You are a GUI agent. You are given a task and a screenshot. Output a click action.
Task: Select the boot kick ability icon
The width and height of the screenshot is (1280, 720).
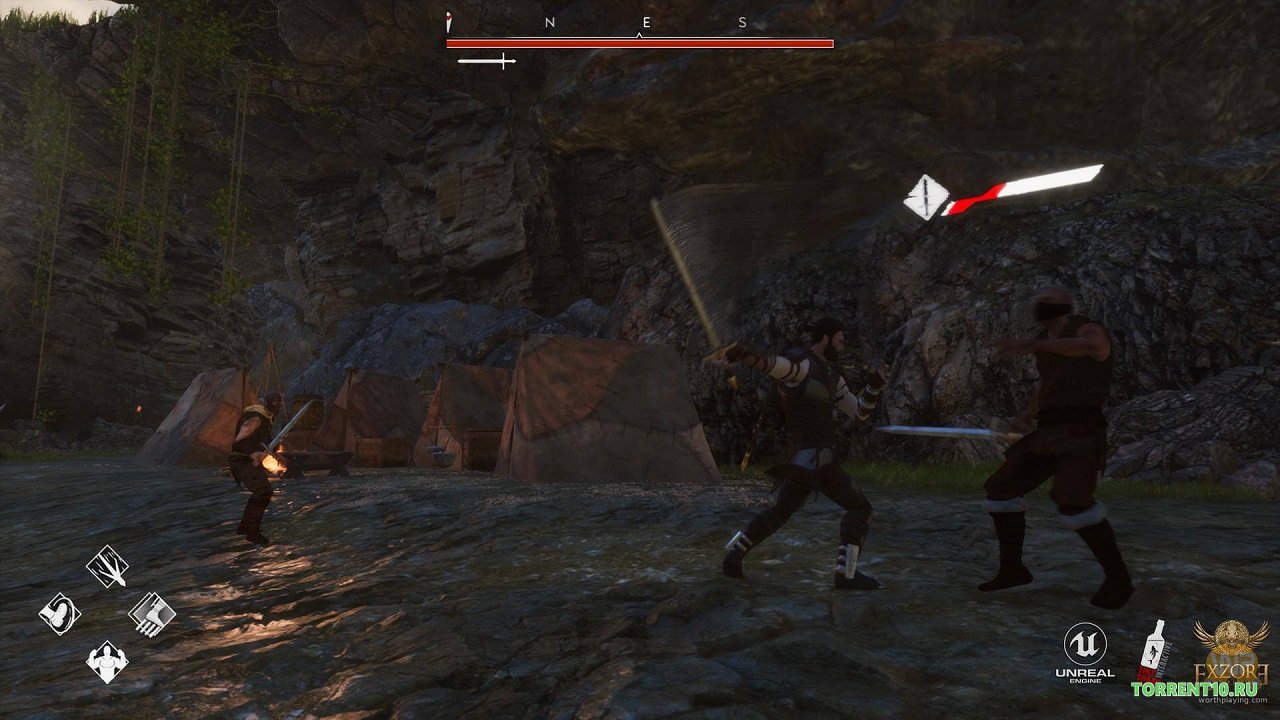[x=59, y=613]
